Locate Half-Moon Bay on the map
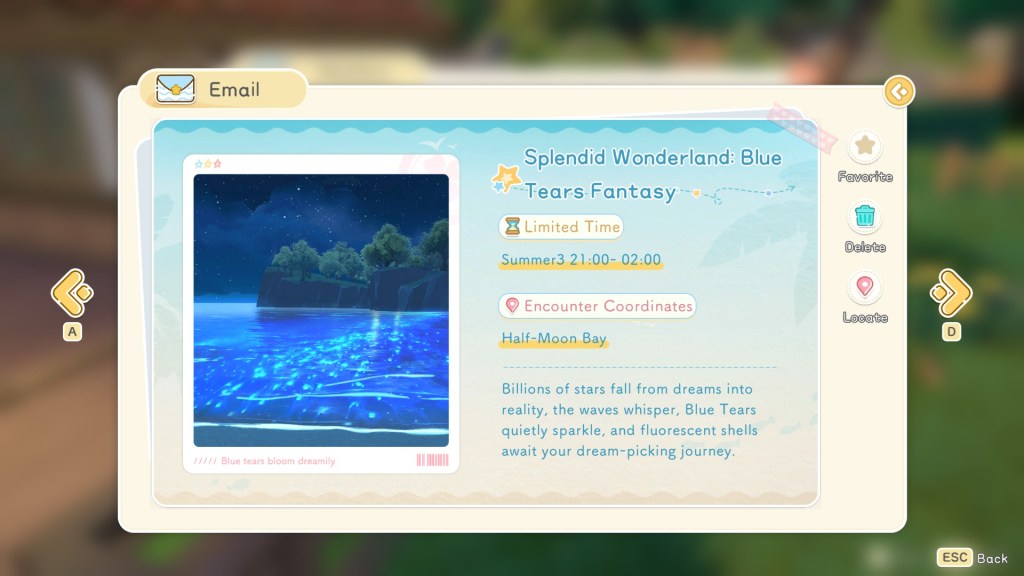Image resolution: width=1024 pixels, height=576 pixels. coord(865,289)
